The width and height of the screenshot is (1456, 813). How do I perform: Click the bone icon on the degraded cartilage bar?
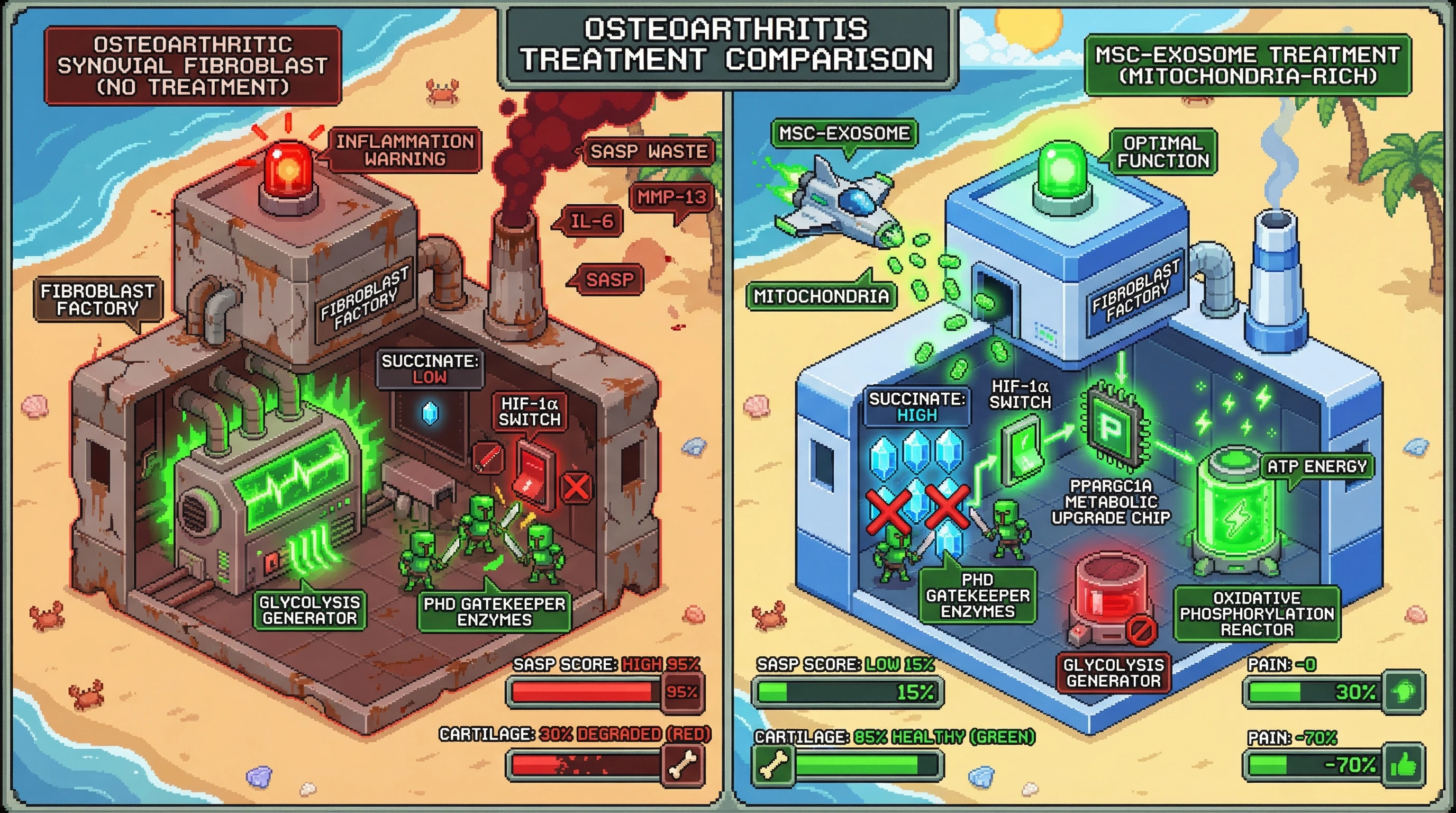pyautogui.click(x=684, y=765)
